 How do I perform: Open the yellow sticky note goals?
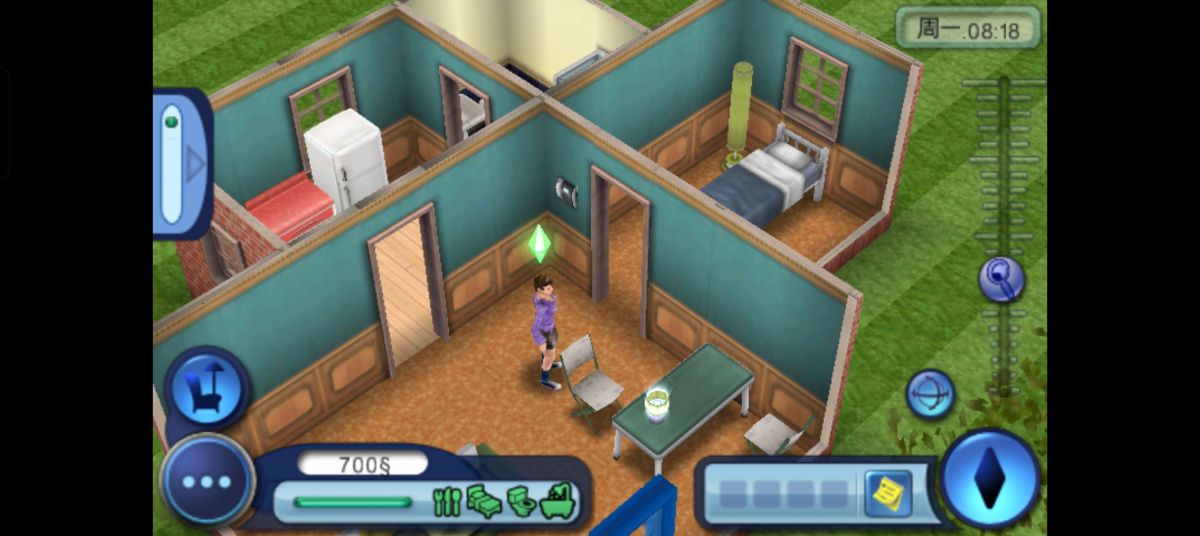click(887, 494)
